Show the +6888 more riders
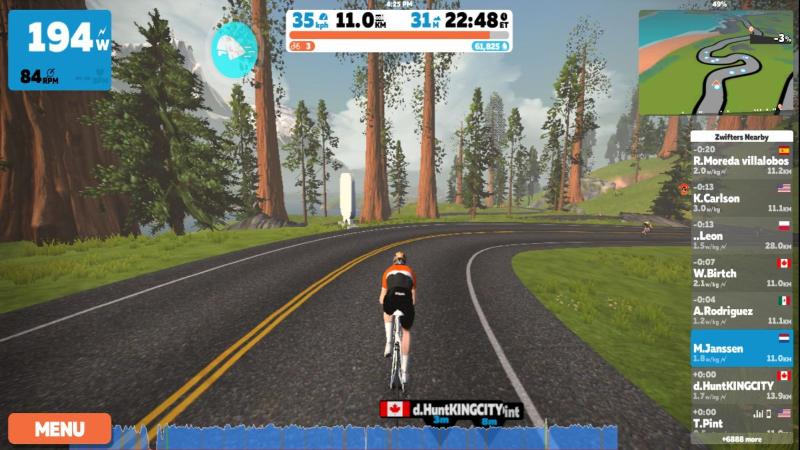The width and height of the screenshot is (800, 450). point(741,439)
